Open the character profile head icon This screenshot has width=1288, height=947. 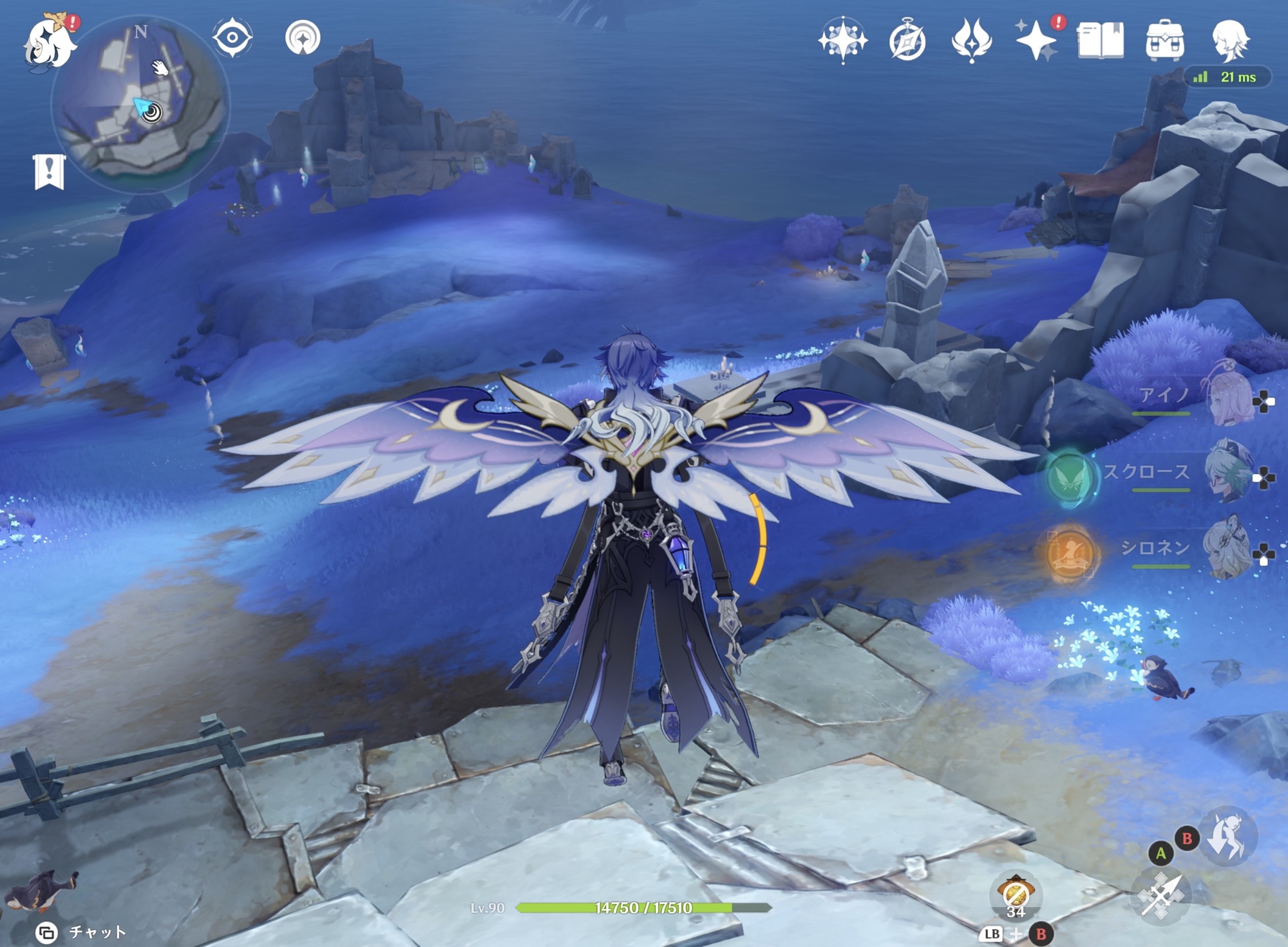pos(1230,41)
